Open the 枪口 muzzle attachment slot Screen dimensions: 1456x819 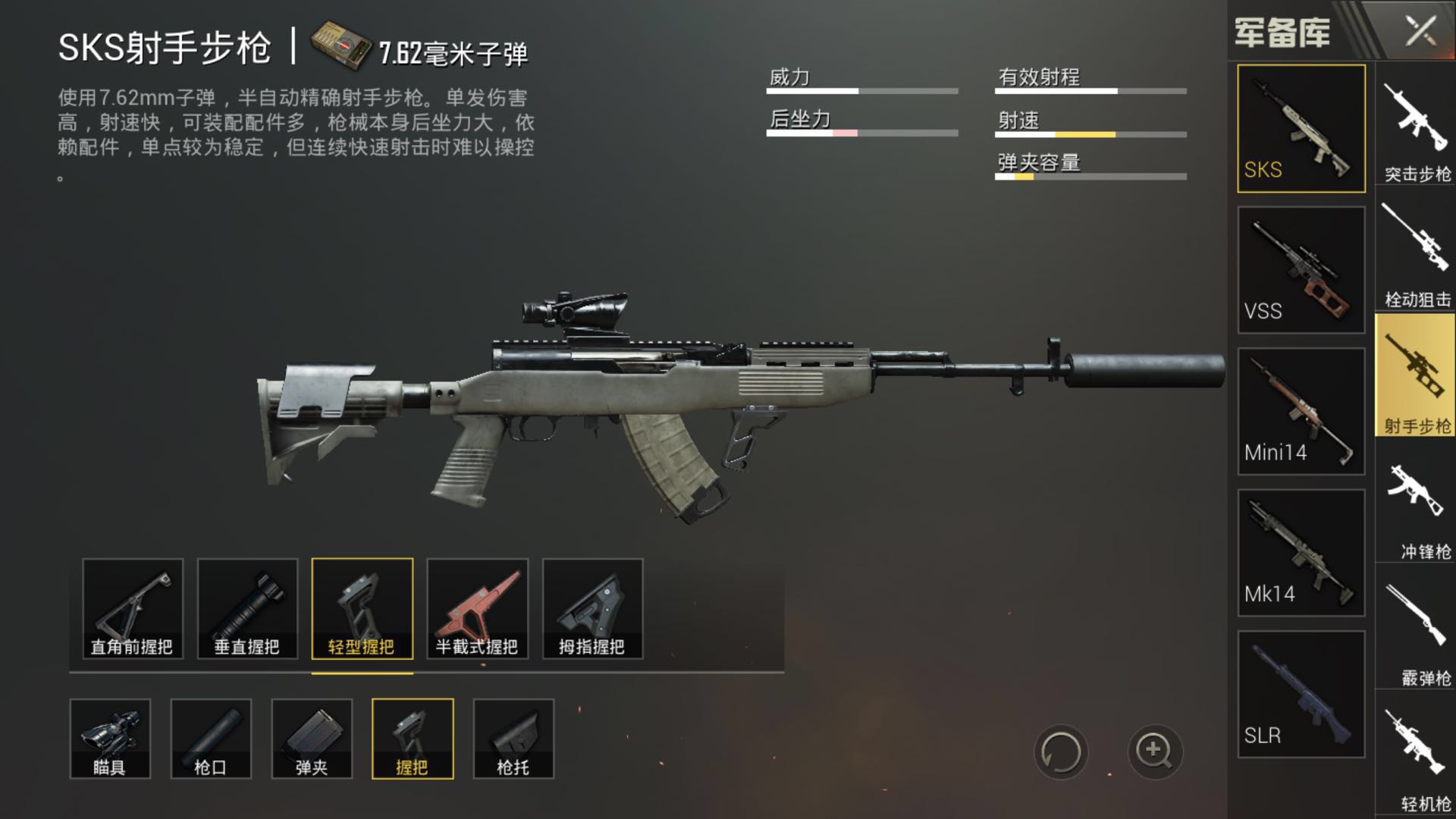click(x=211, y=739)
